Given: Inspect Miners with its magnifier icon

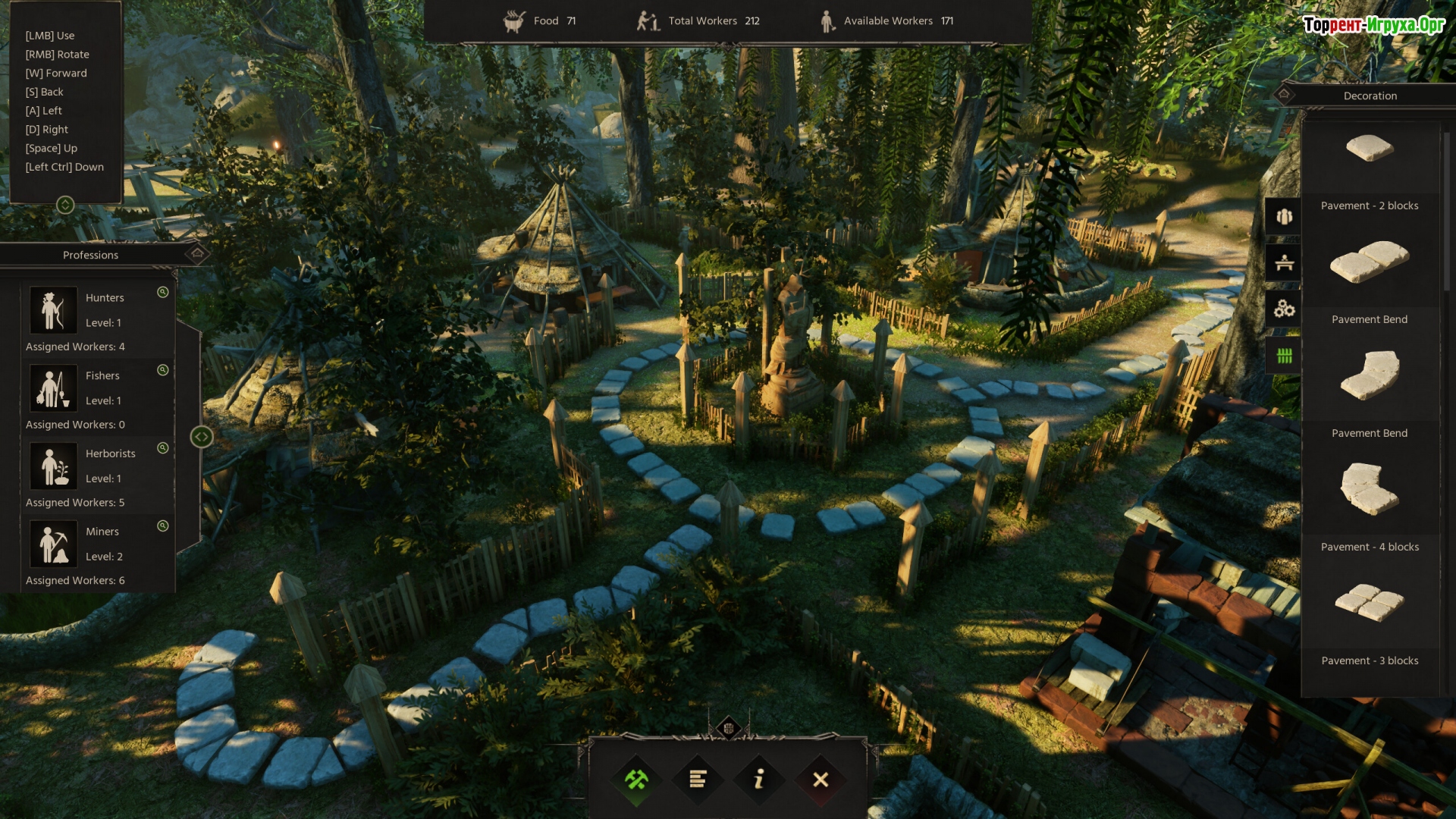Looking at the screenshot, I should pyautogui.click(x=162, y=526).
